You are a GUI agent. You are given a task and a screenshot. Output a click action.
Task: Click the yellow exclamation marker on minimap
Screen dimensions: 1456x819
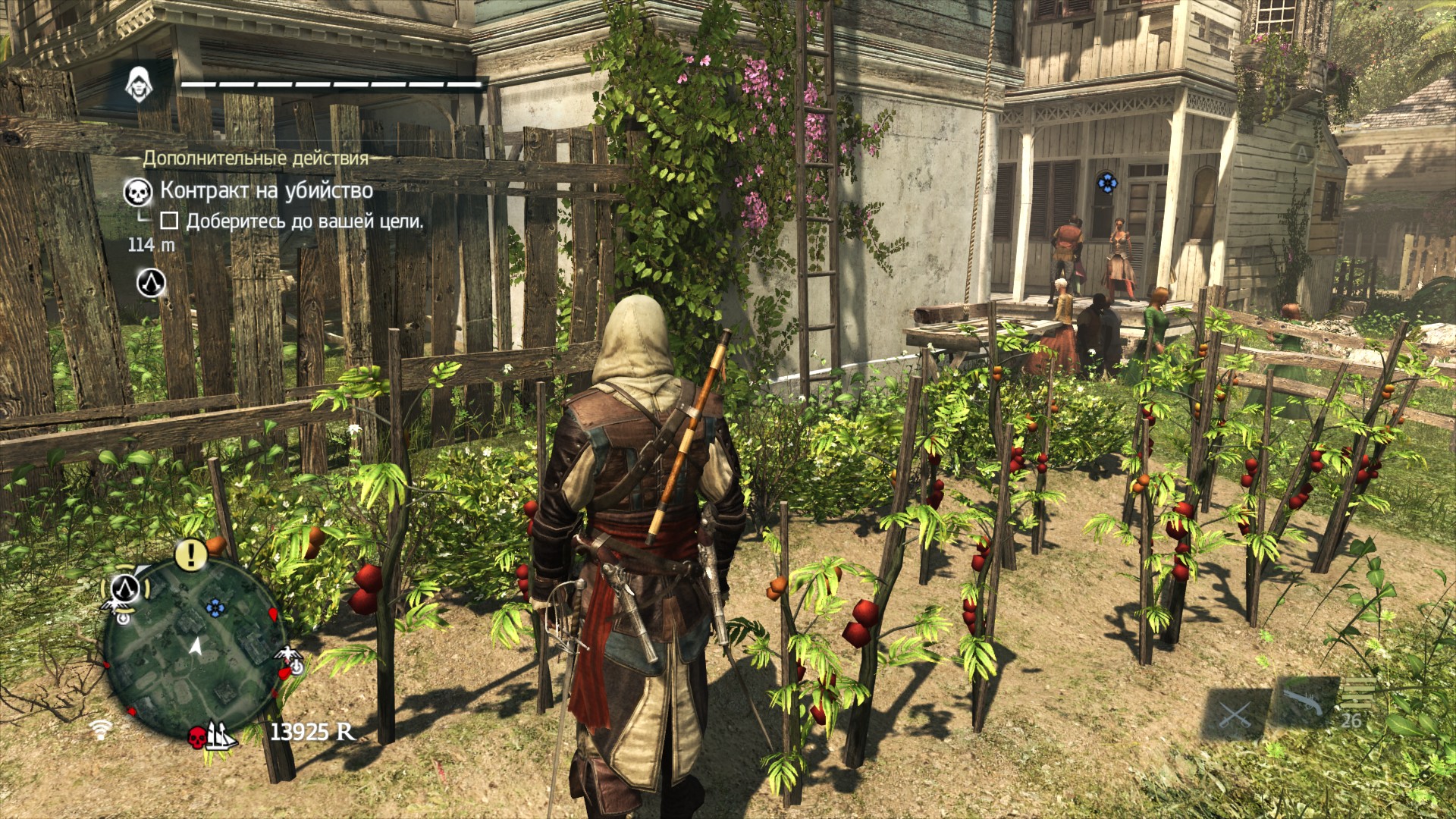click(x=191, y=554)
